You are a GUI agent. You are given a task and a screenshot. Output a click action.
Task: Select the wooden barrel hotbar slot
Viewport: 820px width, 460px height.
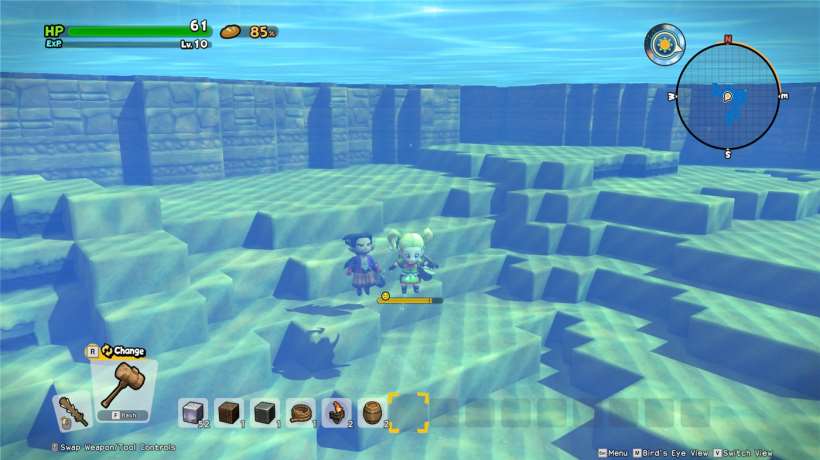pyautogui.click(x=373, y=411)
